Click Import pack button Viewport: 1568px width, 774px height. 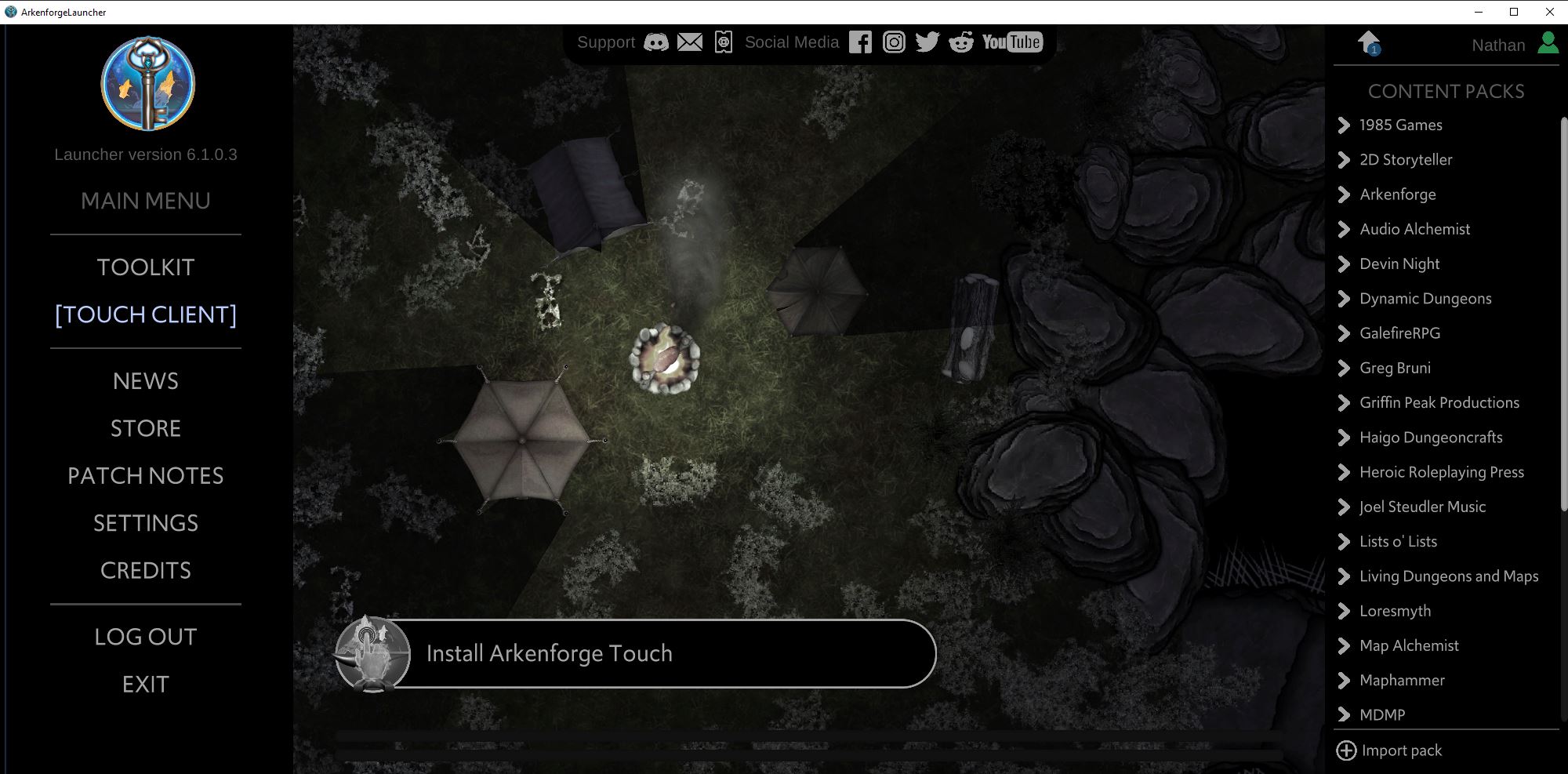tap(1390, 750)
